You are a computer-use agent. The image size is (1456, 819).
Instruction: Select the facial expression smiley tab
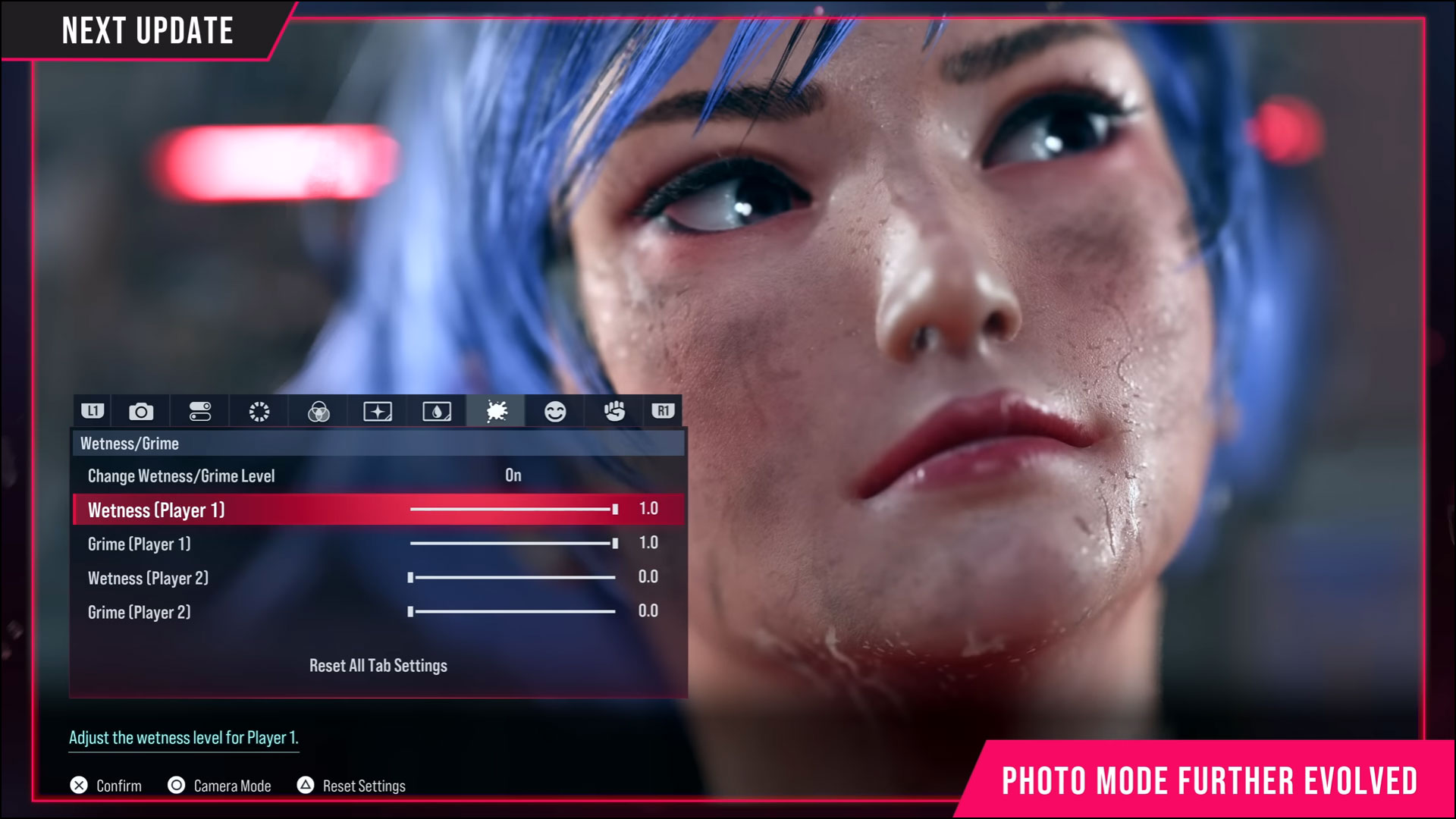pos(555,411)
